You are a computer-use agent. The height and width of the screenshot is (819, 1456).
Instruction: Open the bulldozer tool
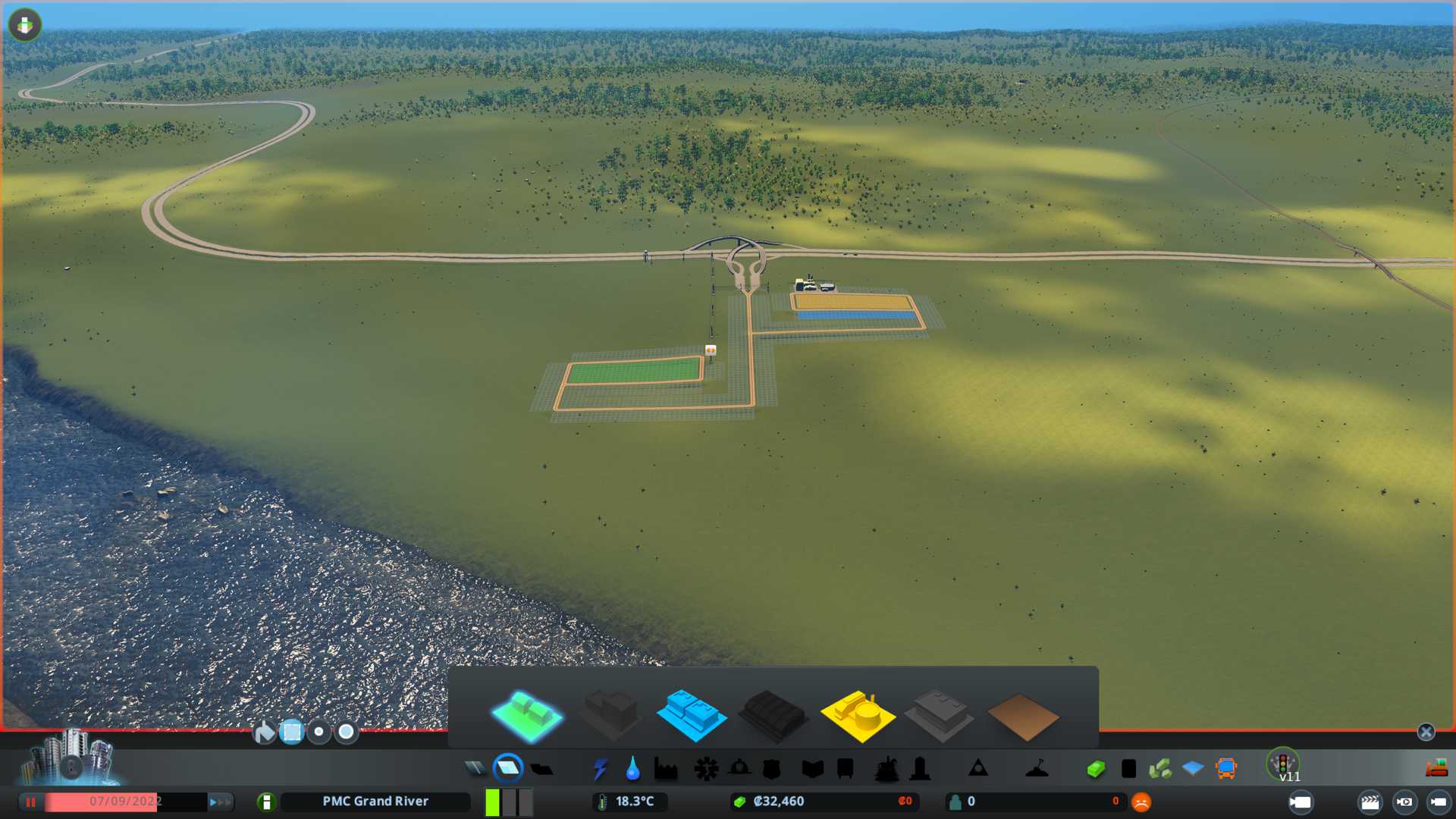click(x=1436, y=769)
